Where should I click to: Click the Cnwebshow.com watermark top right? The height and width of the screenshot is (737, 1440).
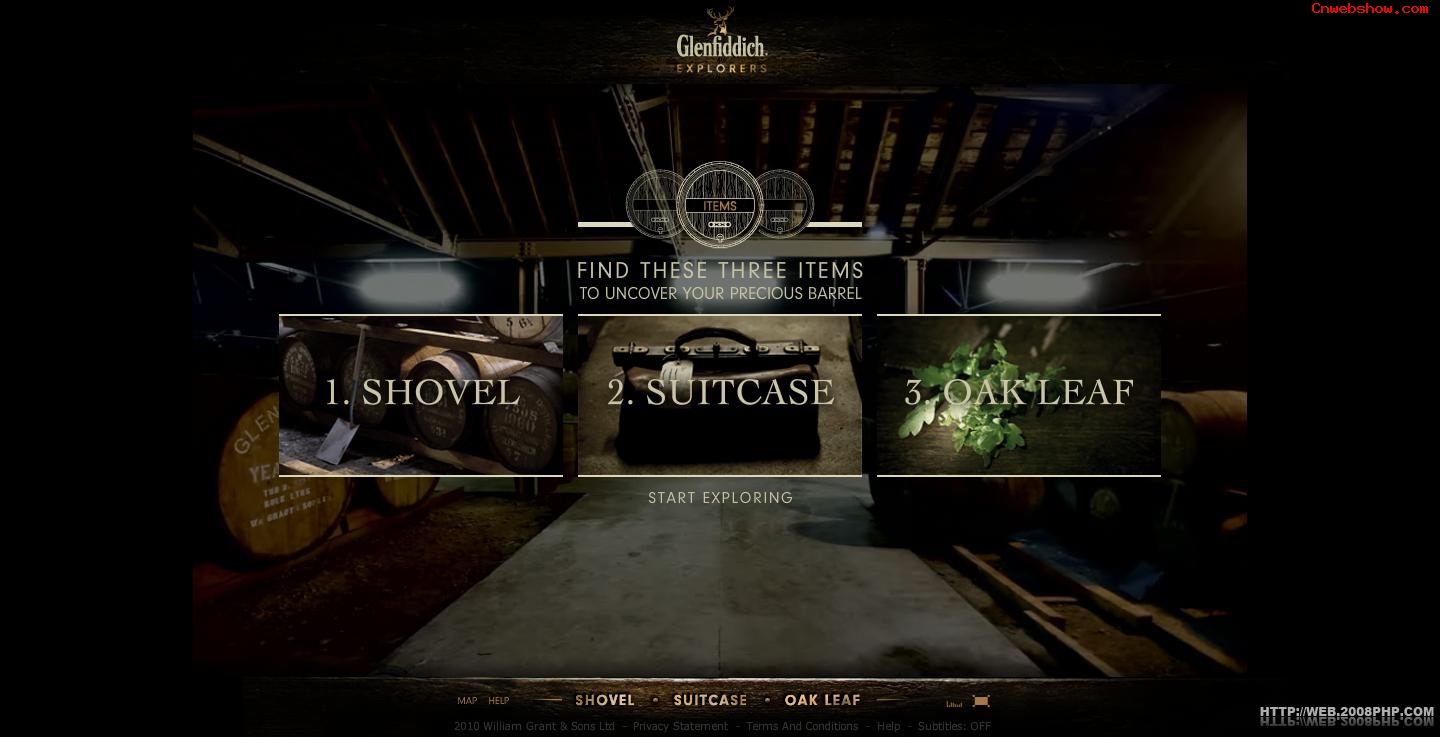click(1370, 10)
